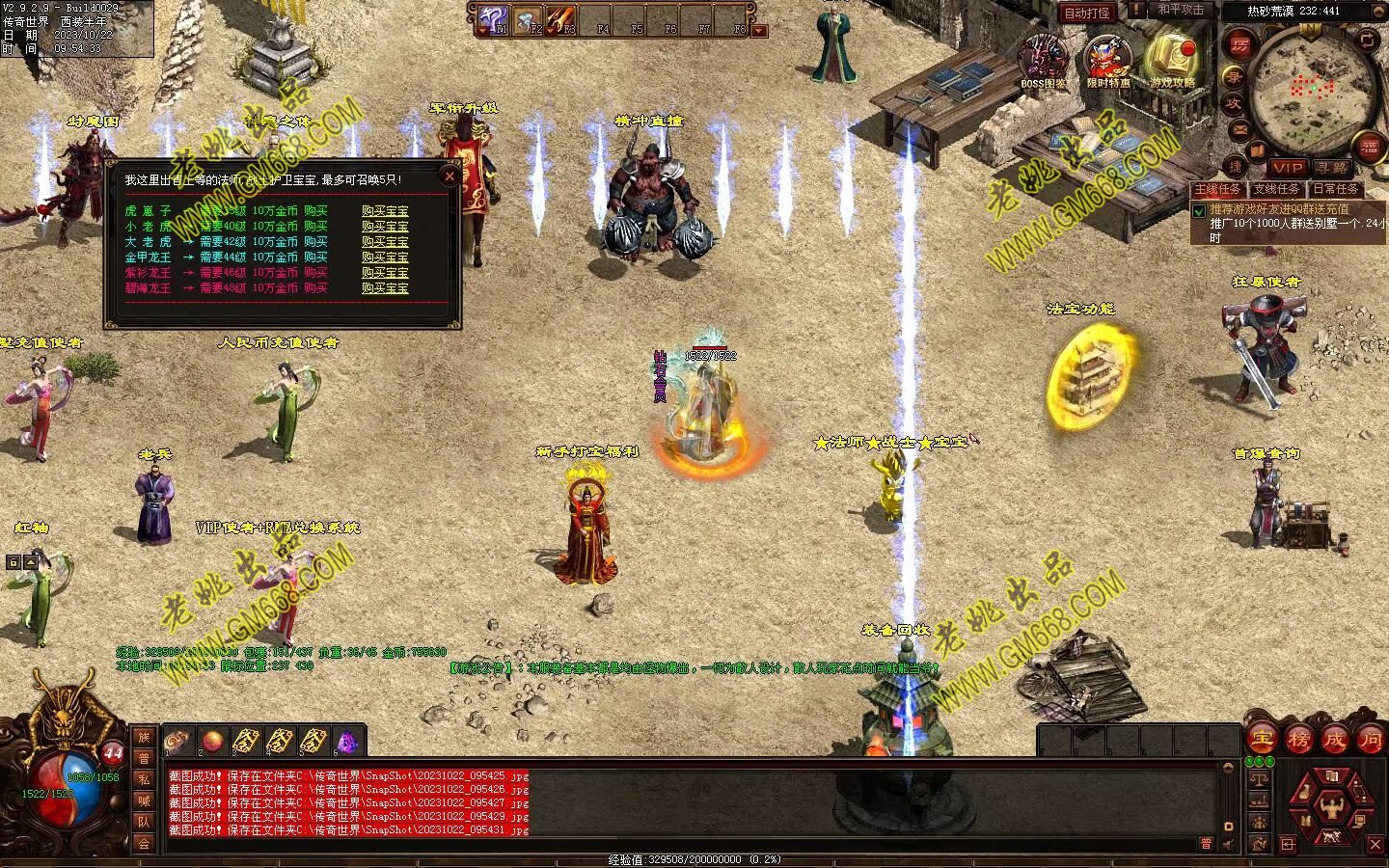Toggle the 自动打怪 auto-fight button

click(1086, 13)
